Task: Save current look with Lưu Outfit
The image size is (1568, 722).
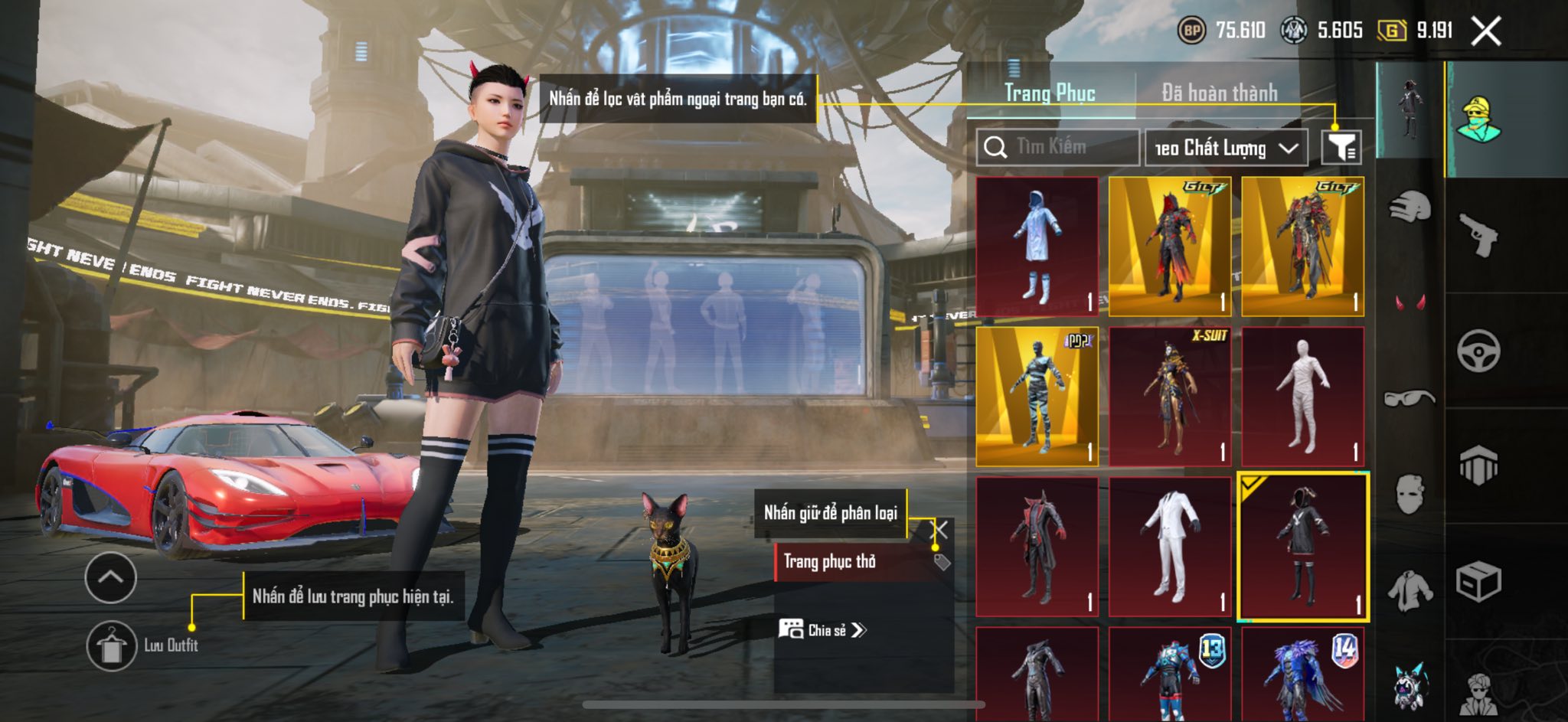Action: (112, 645)
